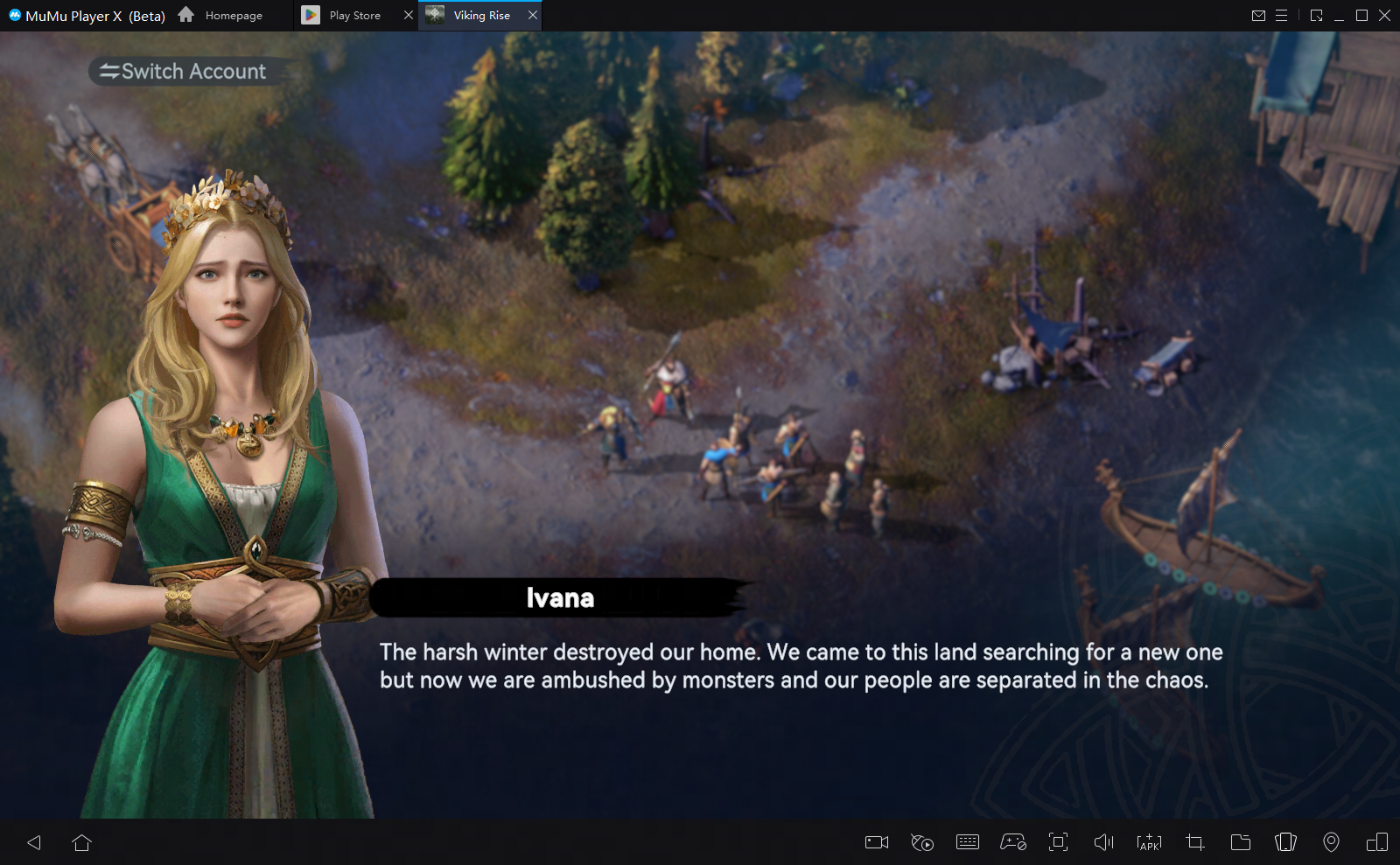1400x865 pixels.
Task: Open the gamepad controller settings
Action: tap(1013, 842)
